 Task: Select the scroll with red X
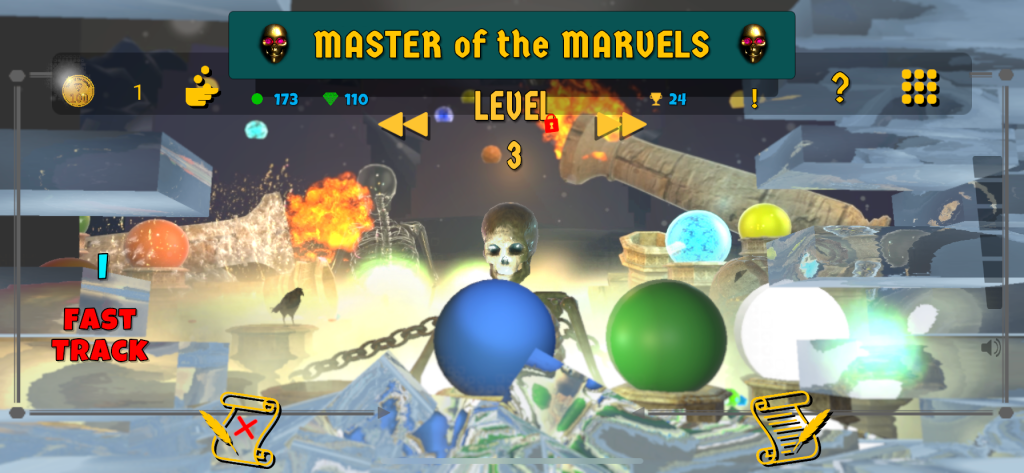coord(240,429)
